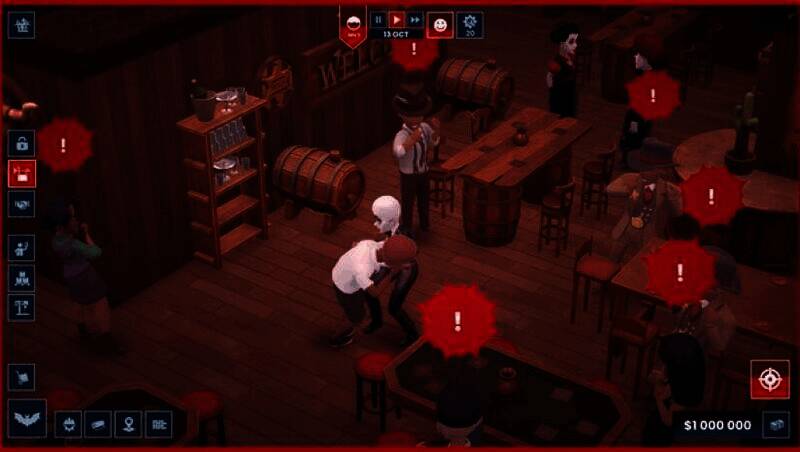Screen dimensions: 800x452
Task: Open the gear icon showing 20
Action: 469,24
